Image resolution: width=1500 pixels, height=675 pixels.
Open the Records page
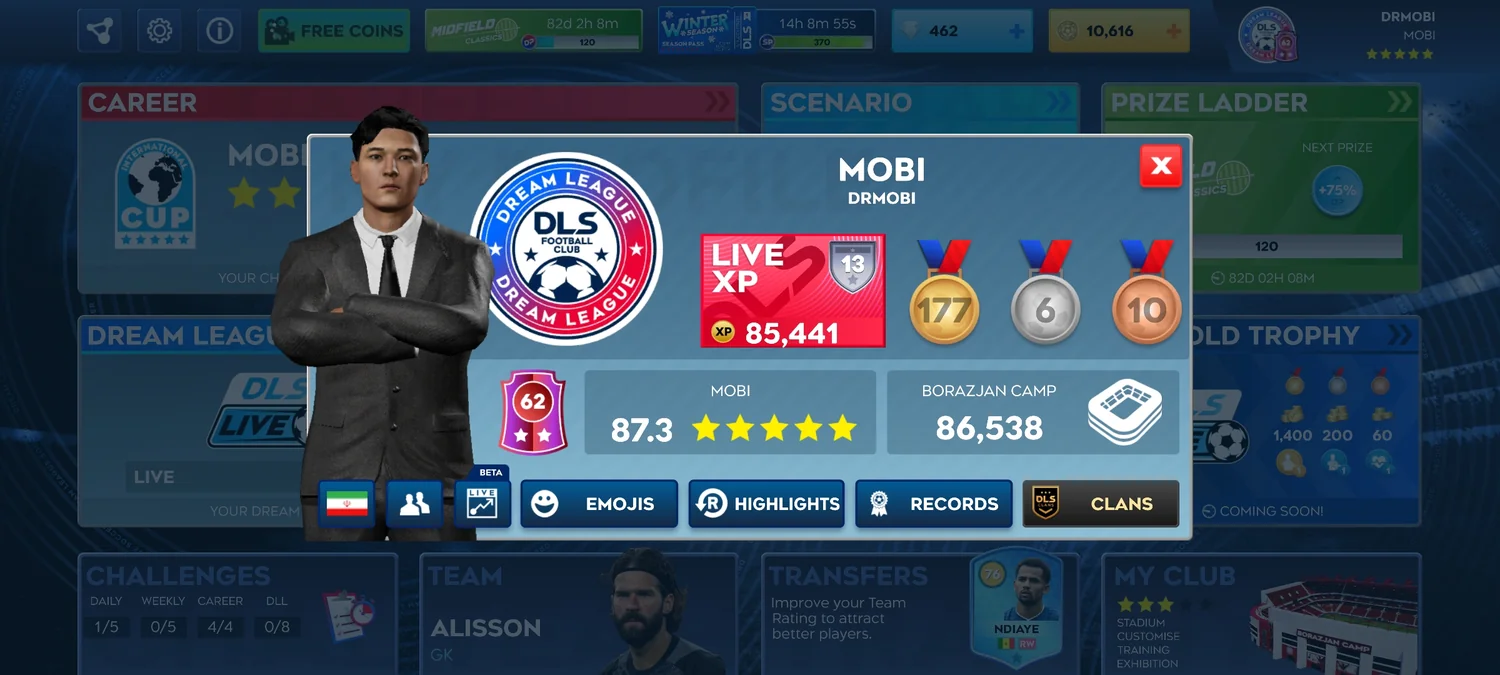(x=933, y=504)
